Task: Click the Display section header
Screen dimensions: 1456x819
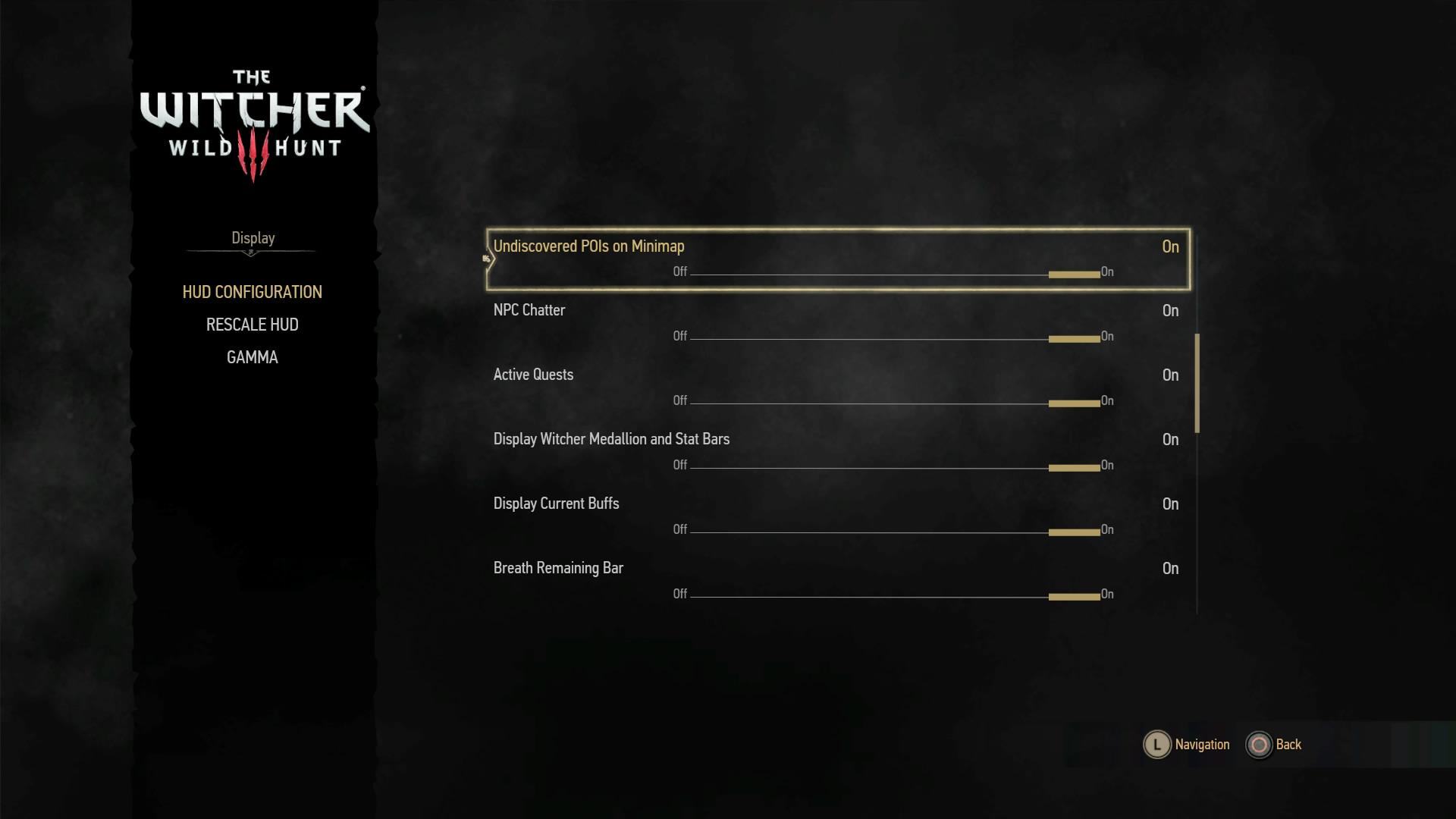Action: point(252,237)
